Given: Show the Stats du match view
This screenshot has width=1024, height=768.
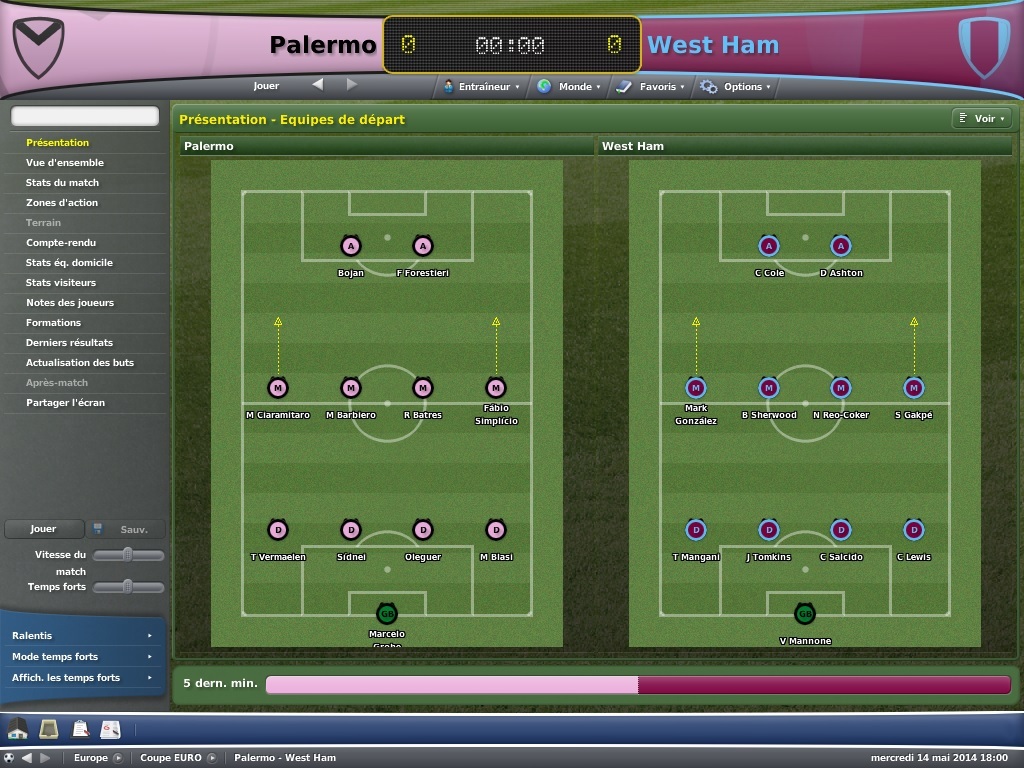Looking at the screenshot, I should coord(62,183).
